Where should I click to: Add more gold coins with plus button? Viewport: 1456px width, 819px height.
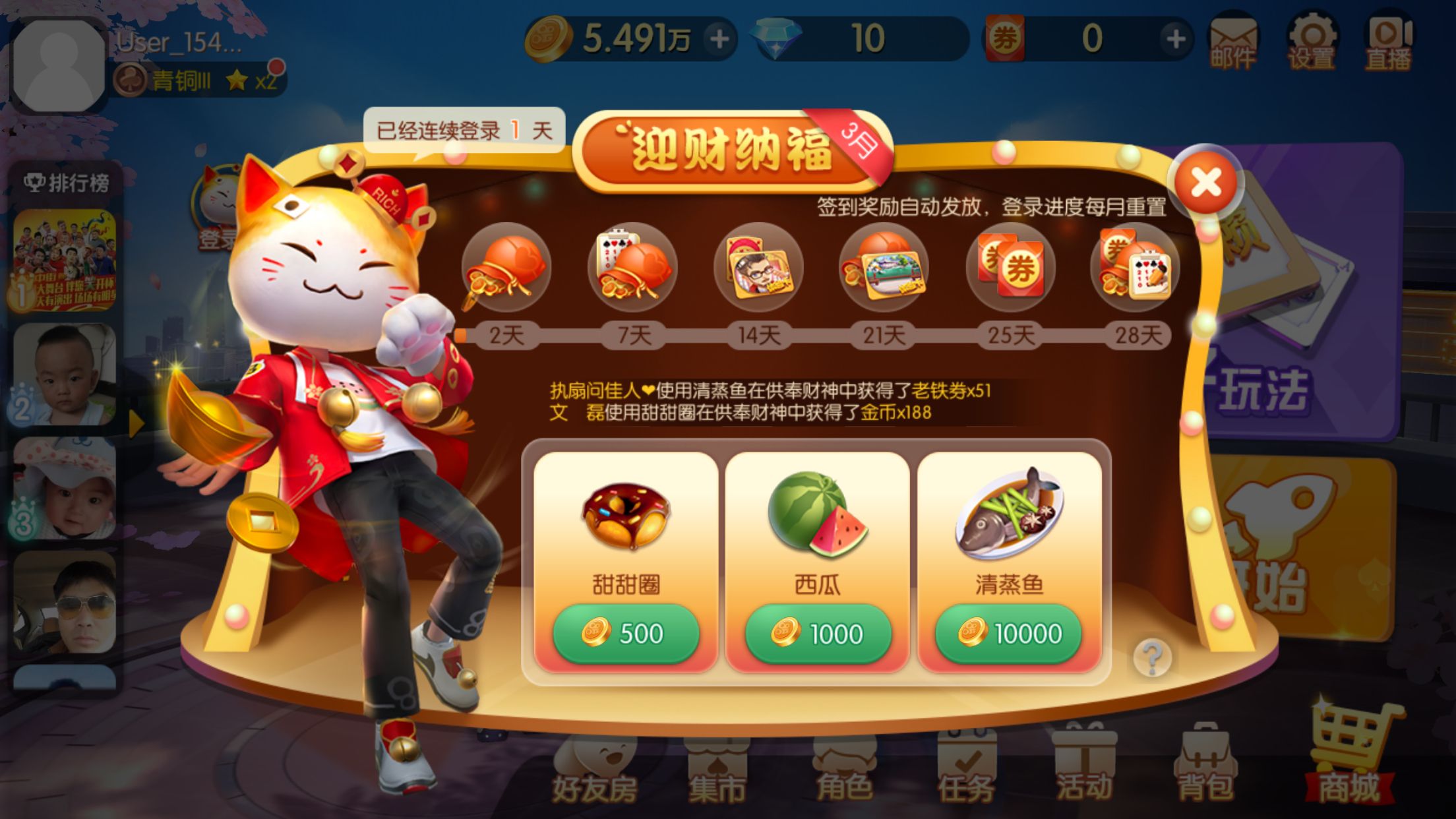coord(719,39)
